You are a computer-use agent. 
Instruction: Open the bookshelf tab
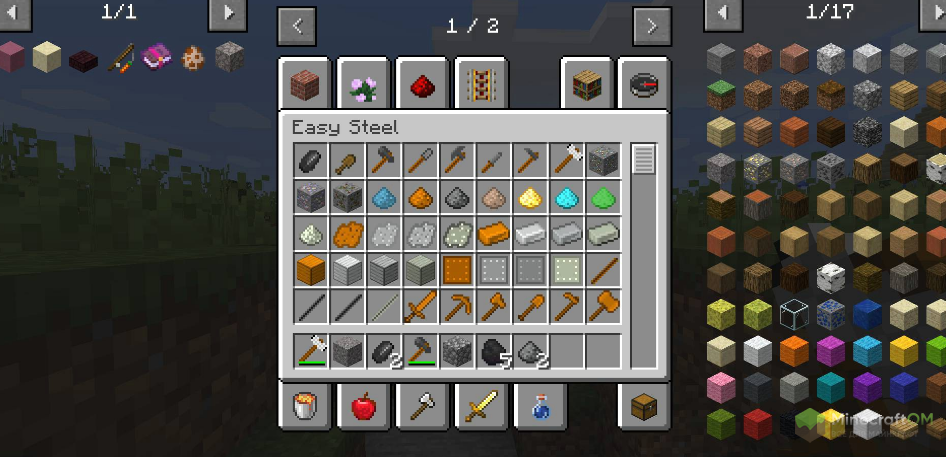pos(586,85)
